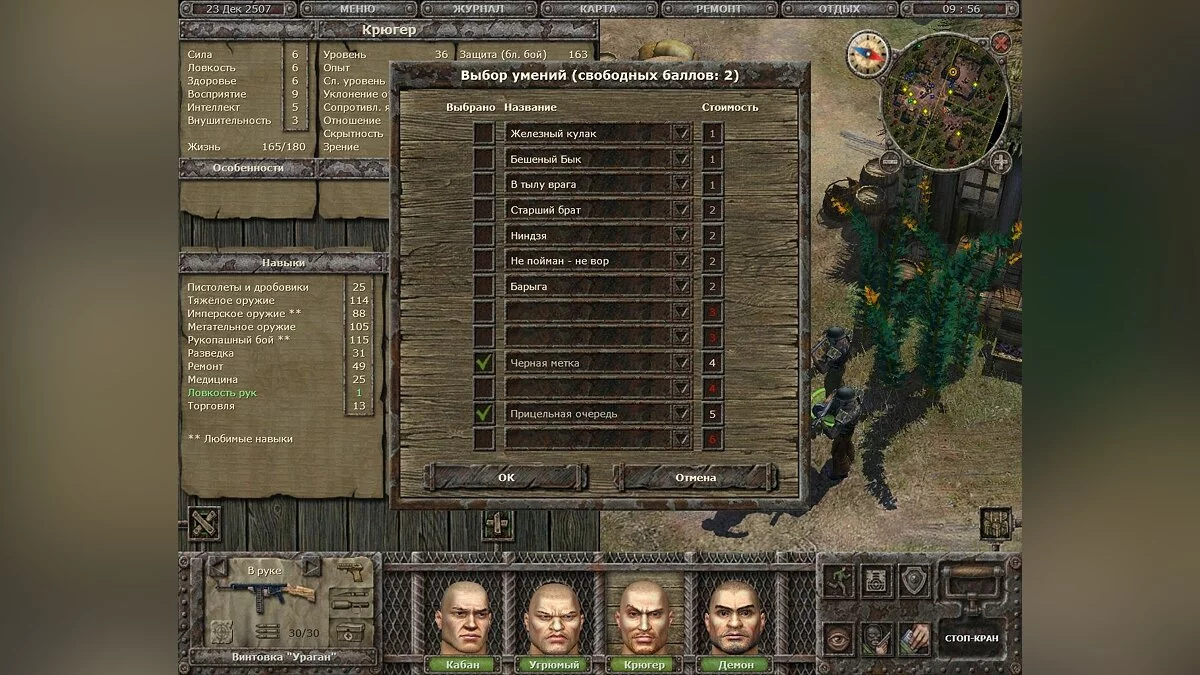This screenshot has width=1200, height=675.
Task: Select the Кабан character portrait
Action: point(463,618)
